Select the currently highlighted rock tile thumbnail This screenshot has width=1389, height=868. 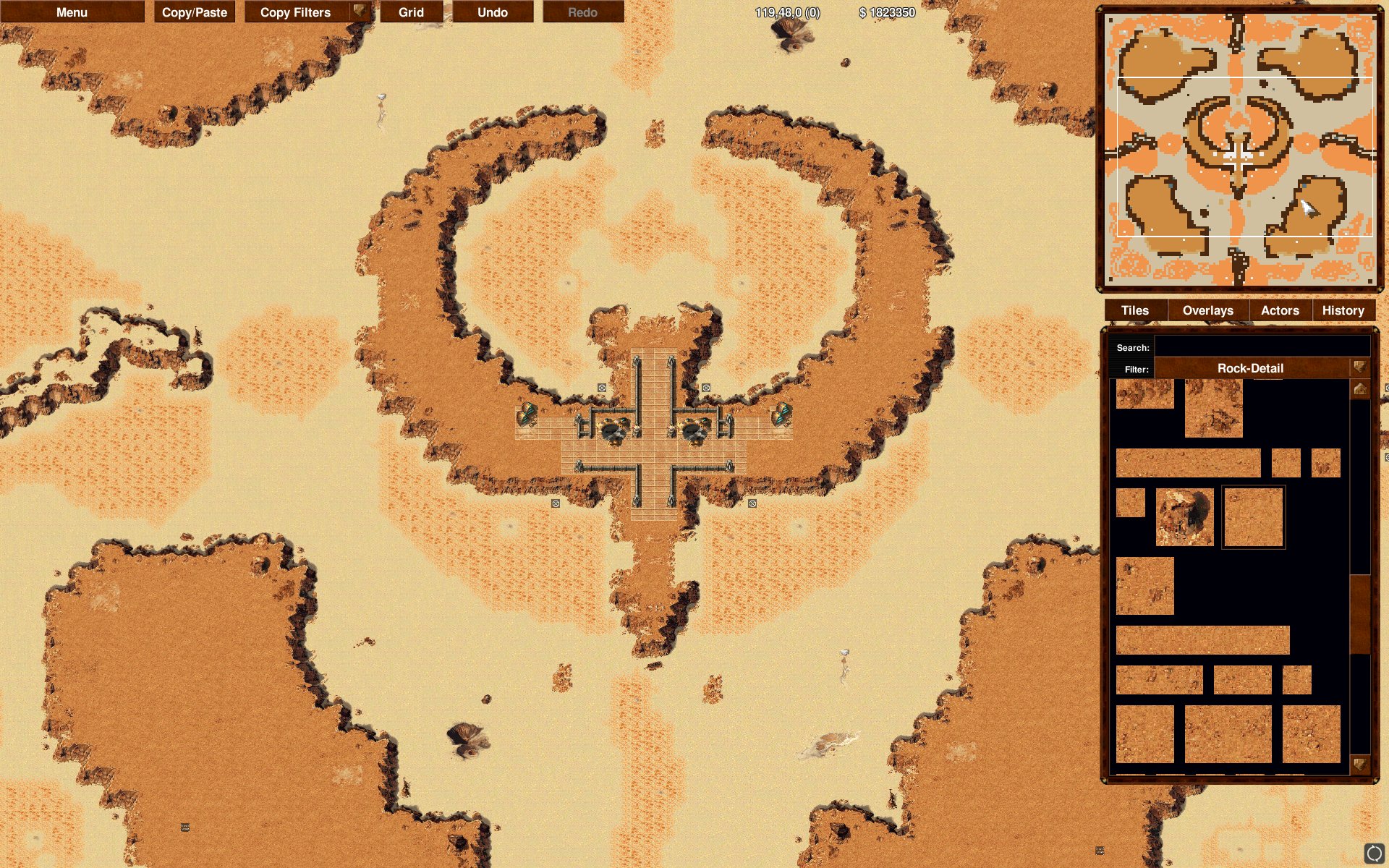click(1253, 517)
